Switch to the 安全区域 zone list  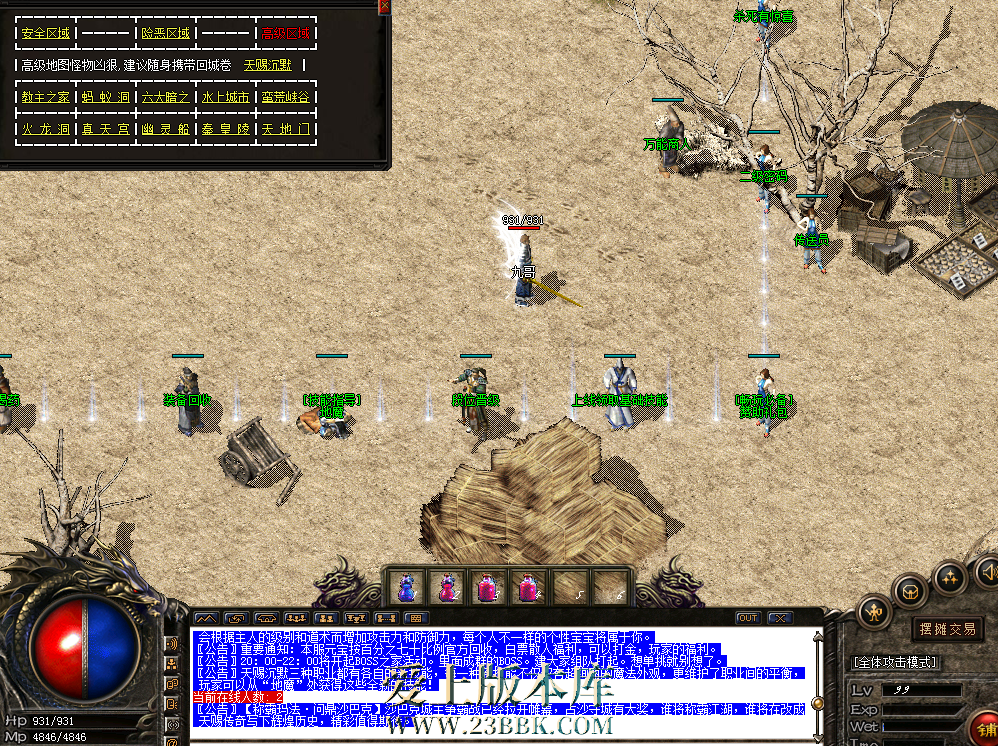[46, 33]
